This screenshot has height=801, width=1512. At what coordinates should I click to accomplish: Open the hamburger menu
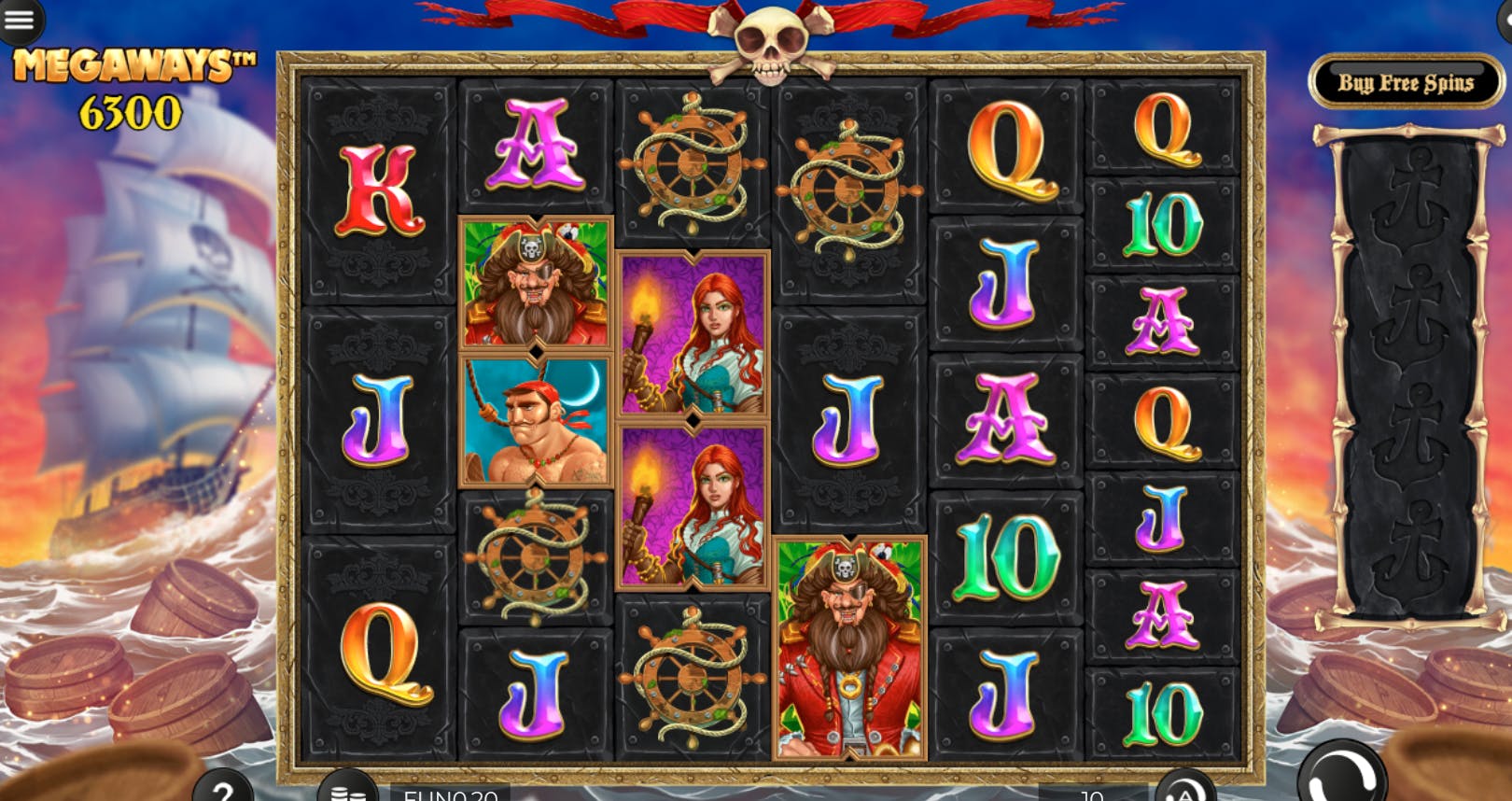click(x=20, y=20)
